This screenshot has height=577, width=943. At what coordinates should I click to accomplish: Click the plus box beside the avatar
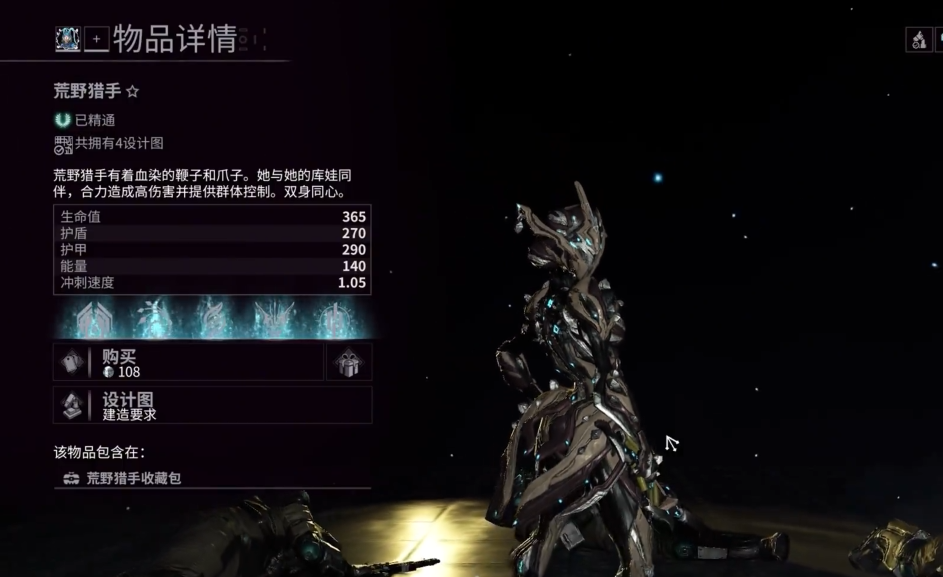click(96, 40)
